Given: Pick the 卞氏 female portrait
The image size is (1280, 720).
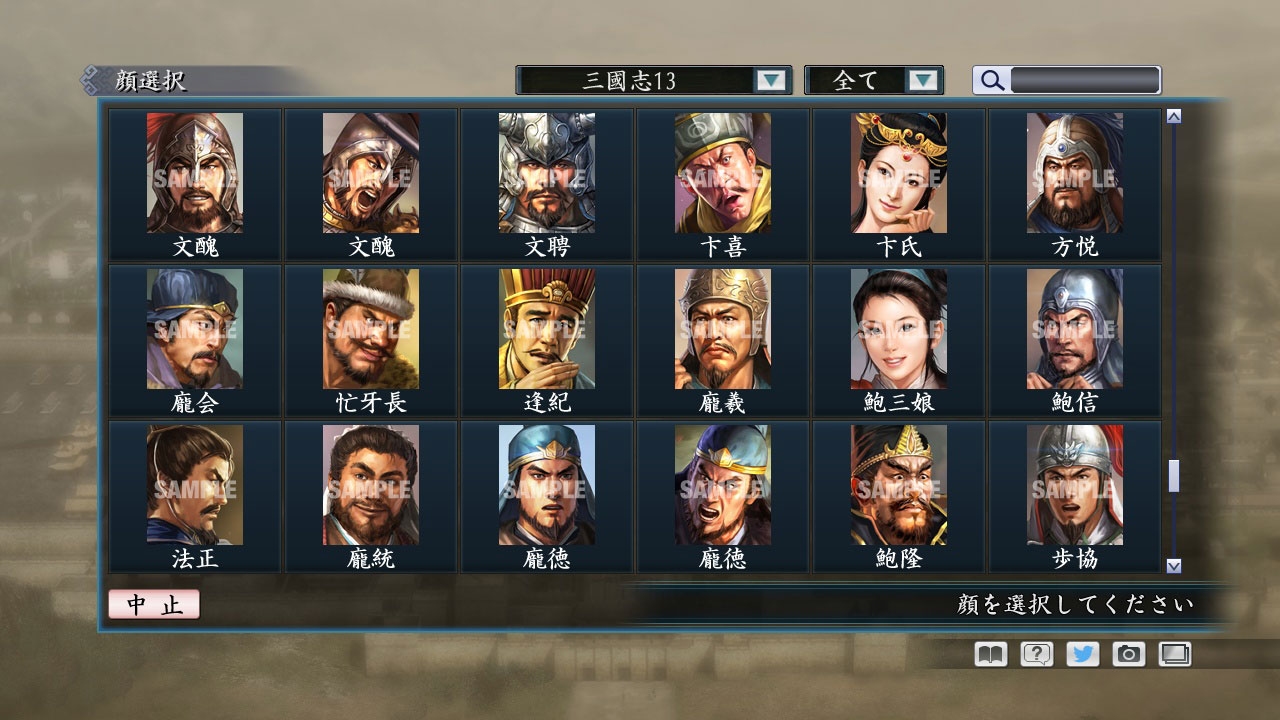Looking at the screenshot, I should click(x=899, y=174).
